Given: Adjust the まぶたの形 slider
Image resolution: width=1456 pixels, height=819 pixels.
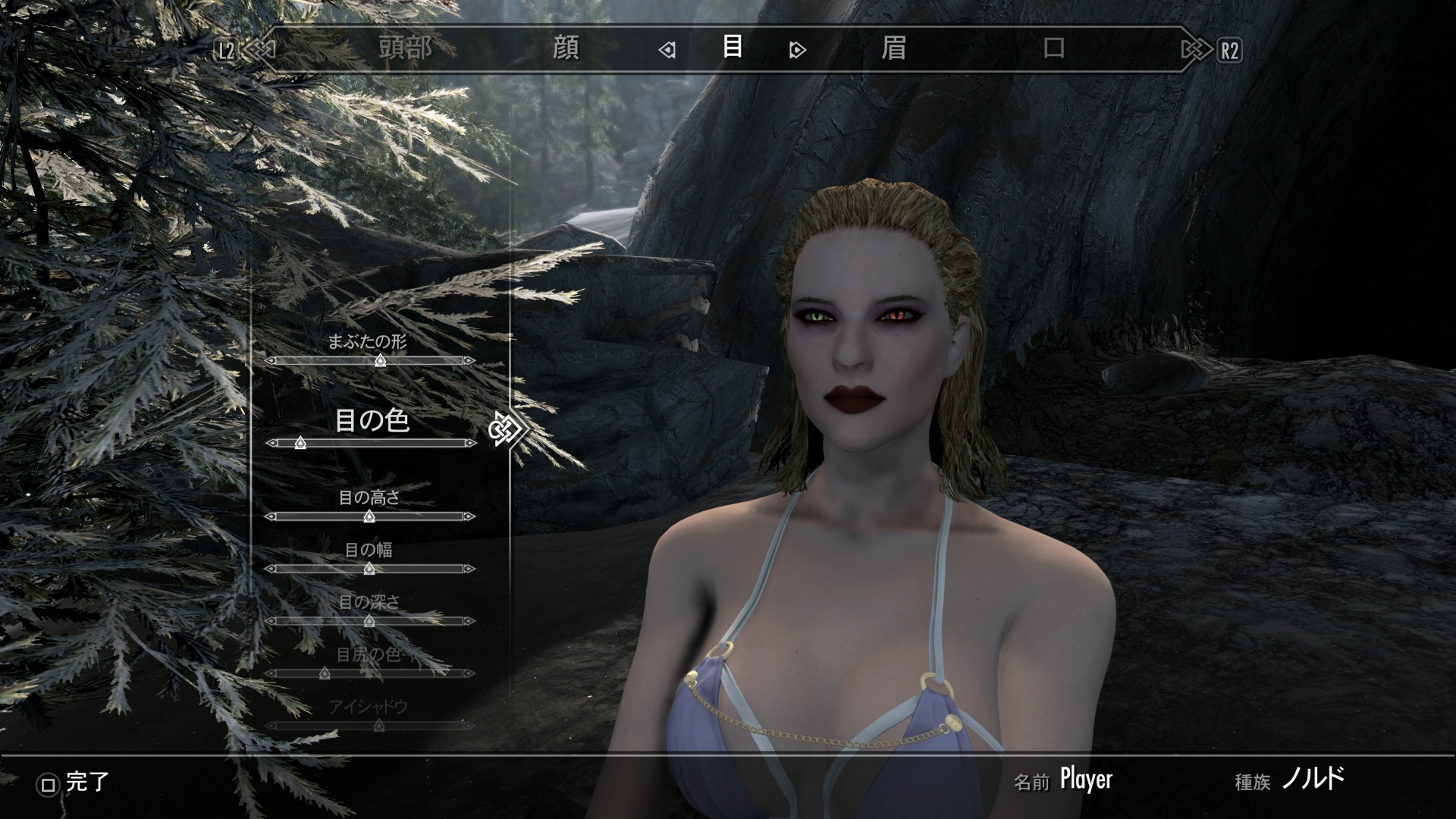Looking at the screenshot, I should click(381, 361).
